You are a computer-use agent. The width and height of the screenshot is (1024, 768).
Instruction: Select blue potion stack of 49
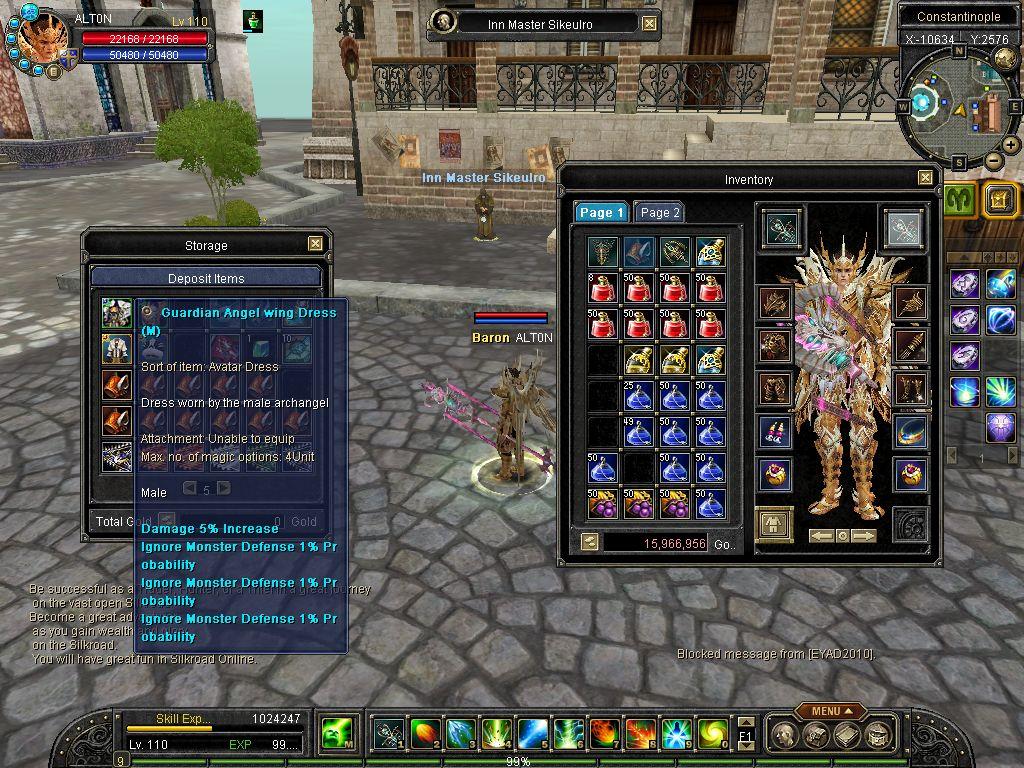coord(639,431)
